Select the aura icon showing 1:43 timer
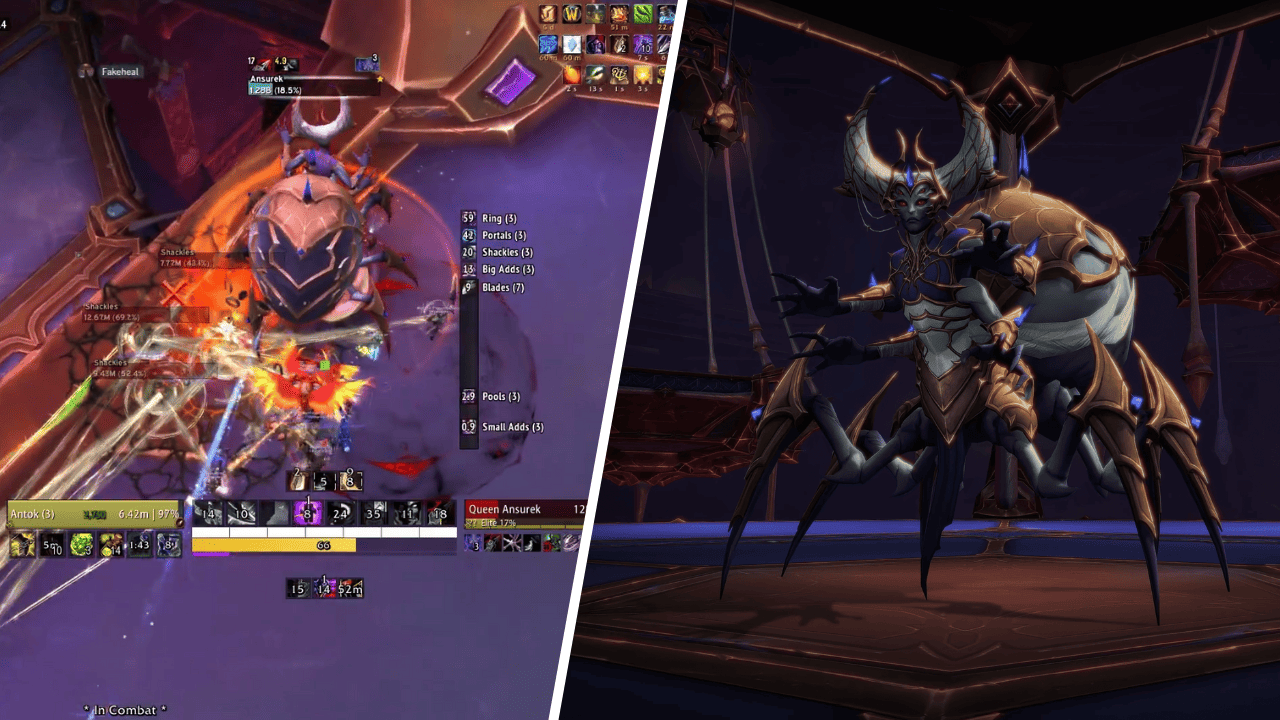Viewport: 1280px width, 720px height. pos(139,545)
